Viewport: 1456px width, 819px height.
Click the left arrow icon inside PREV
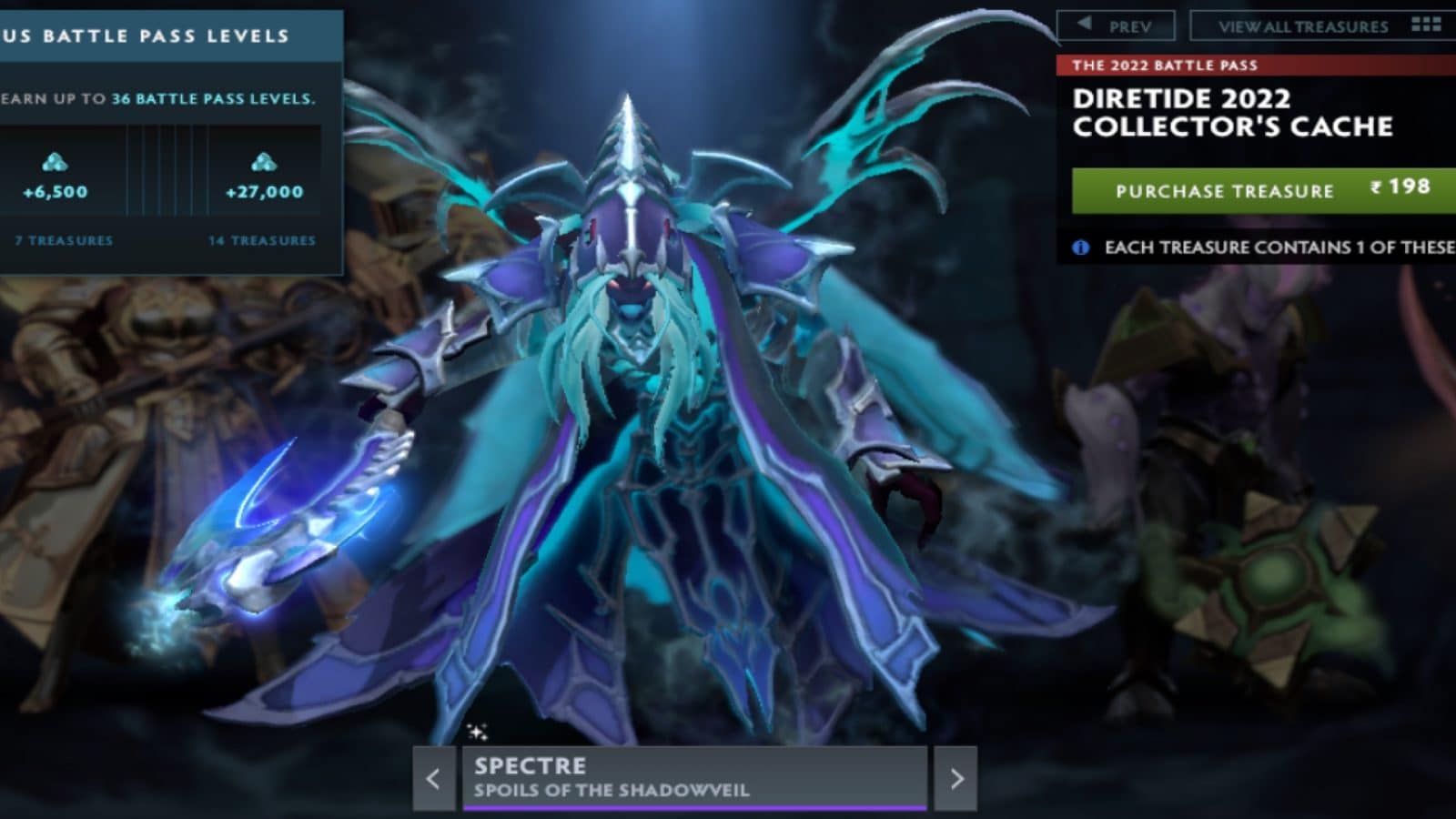(1082, 25)
